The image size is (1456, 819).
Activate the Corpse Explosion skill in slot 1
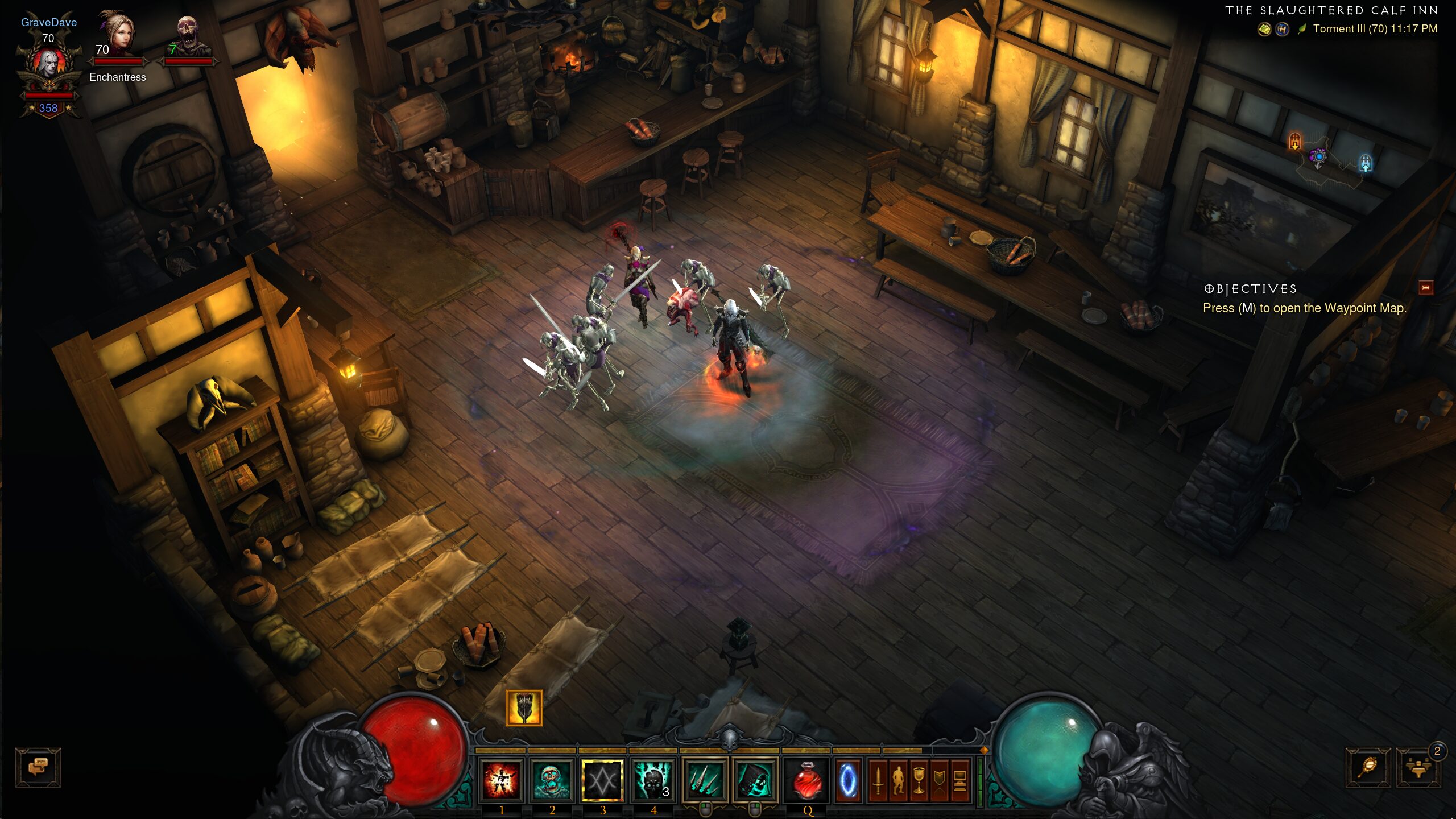501,780
